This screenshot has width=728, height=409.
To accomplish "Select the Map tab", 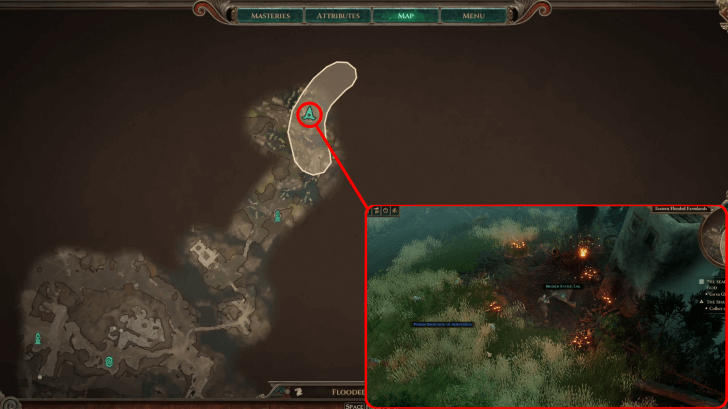I will (405, 16).
